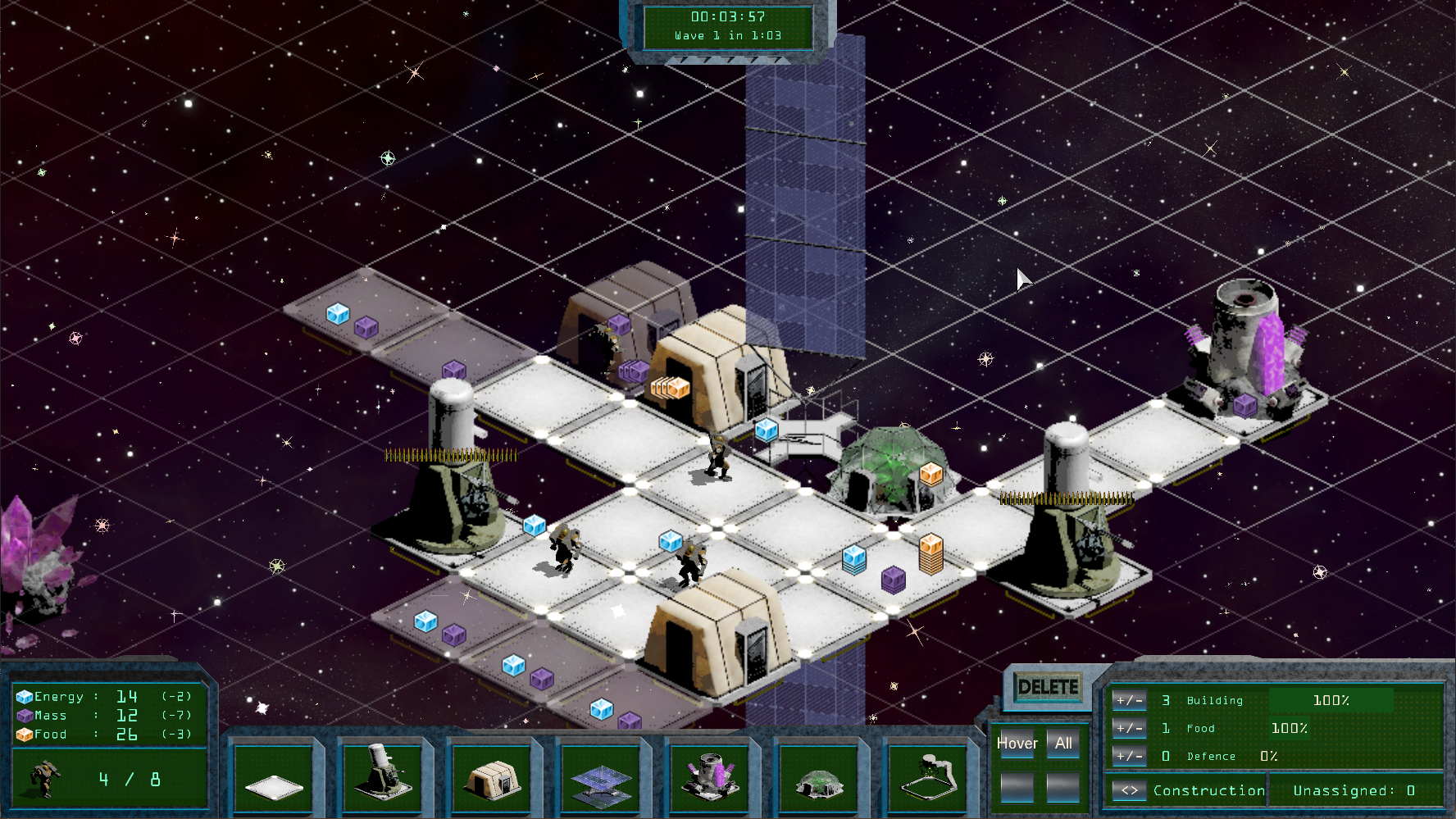Image resolution: width=1456 pixels, height=819 pixels.
Task: Click the DELETE button
Action: (1048, 687)
